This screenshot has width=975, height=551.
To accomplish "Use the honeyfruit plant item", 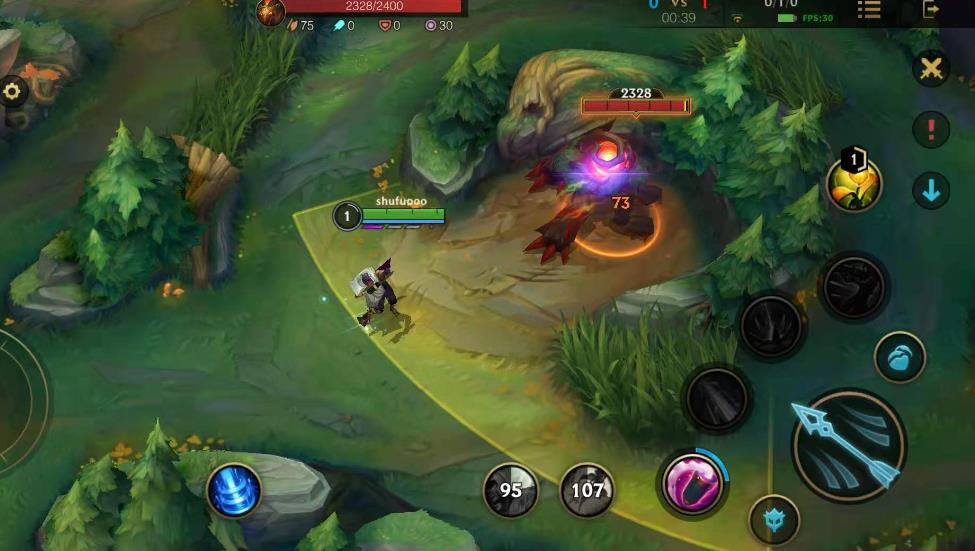I will click(x=854, y=185).
